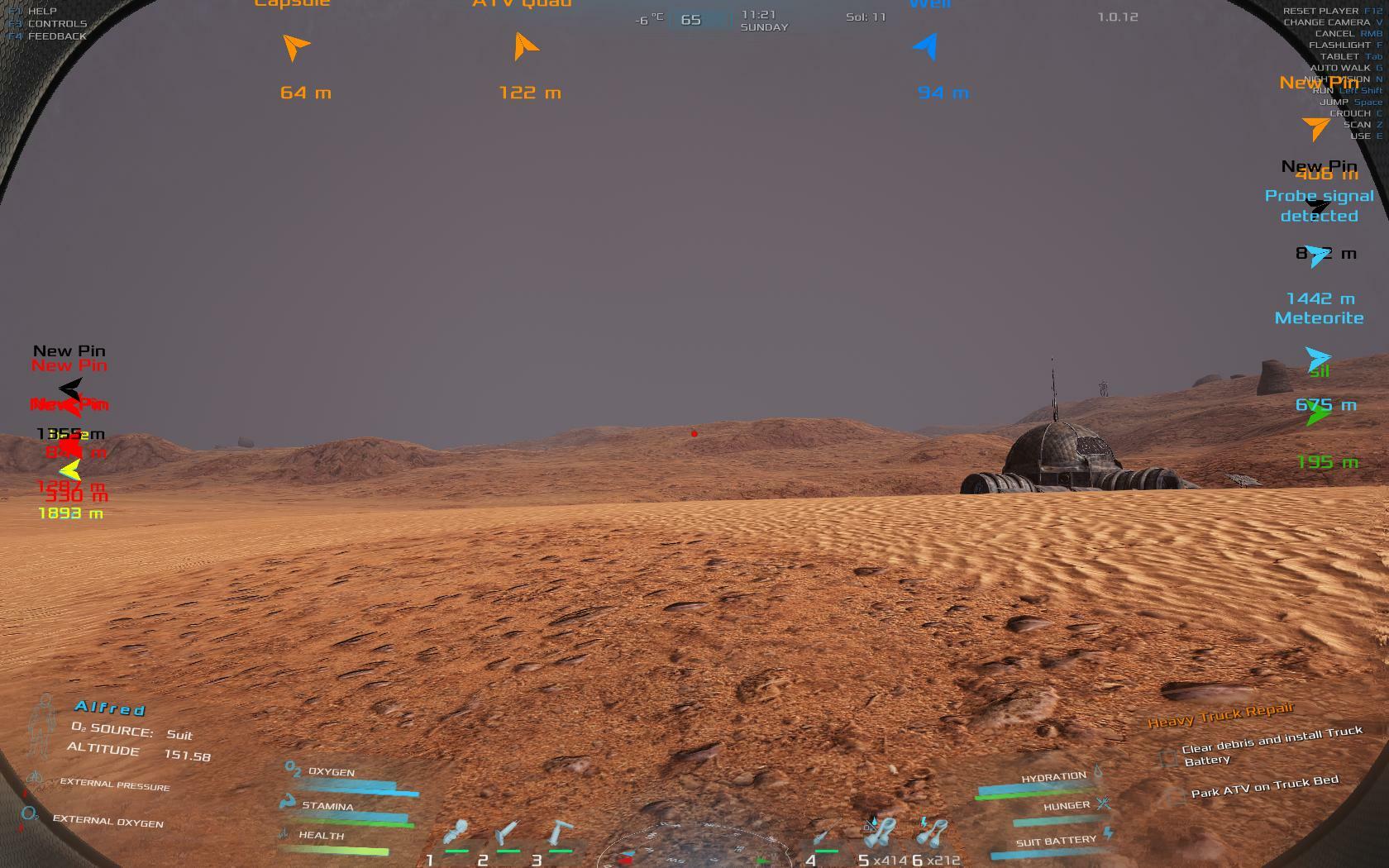The width and height of the screenshot is (1389, 868).
Task: Select the water hose connector in slot 5
Action: pos(881,832)
